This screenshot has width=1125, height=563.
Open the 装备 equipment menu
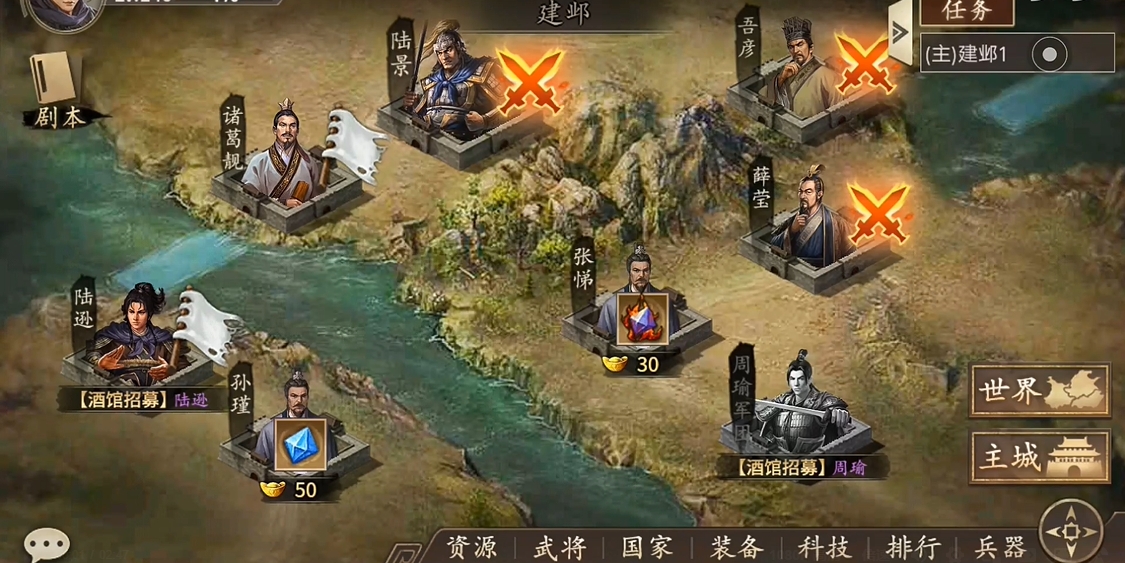736,547
